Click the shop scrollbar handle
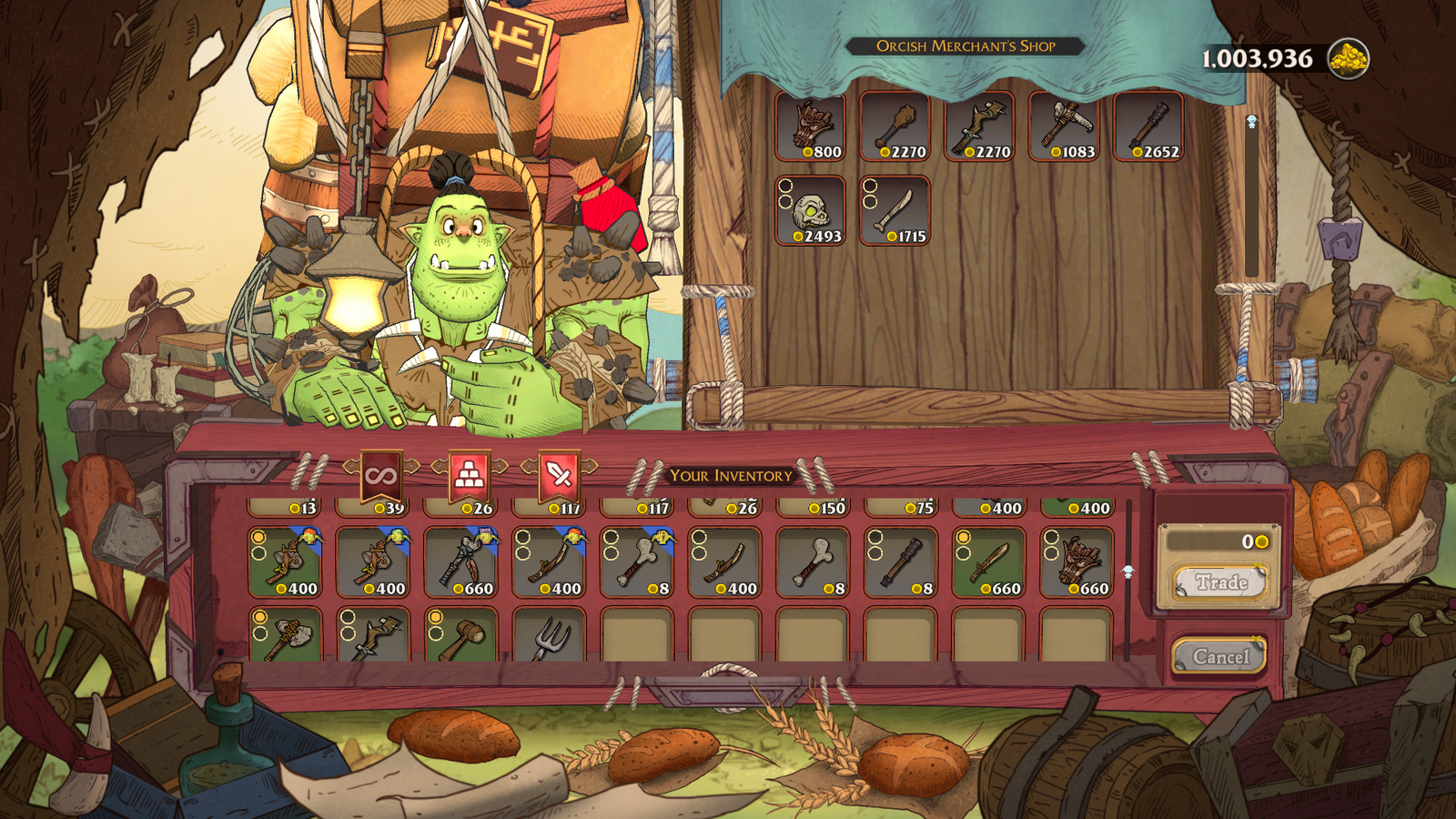1456x819 pixels. click(x=1251, y=122)
